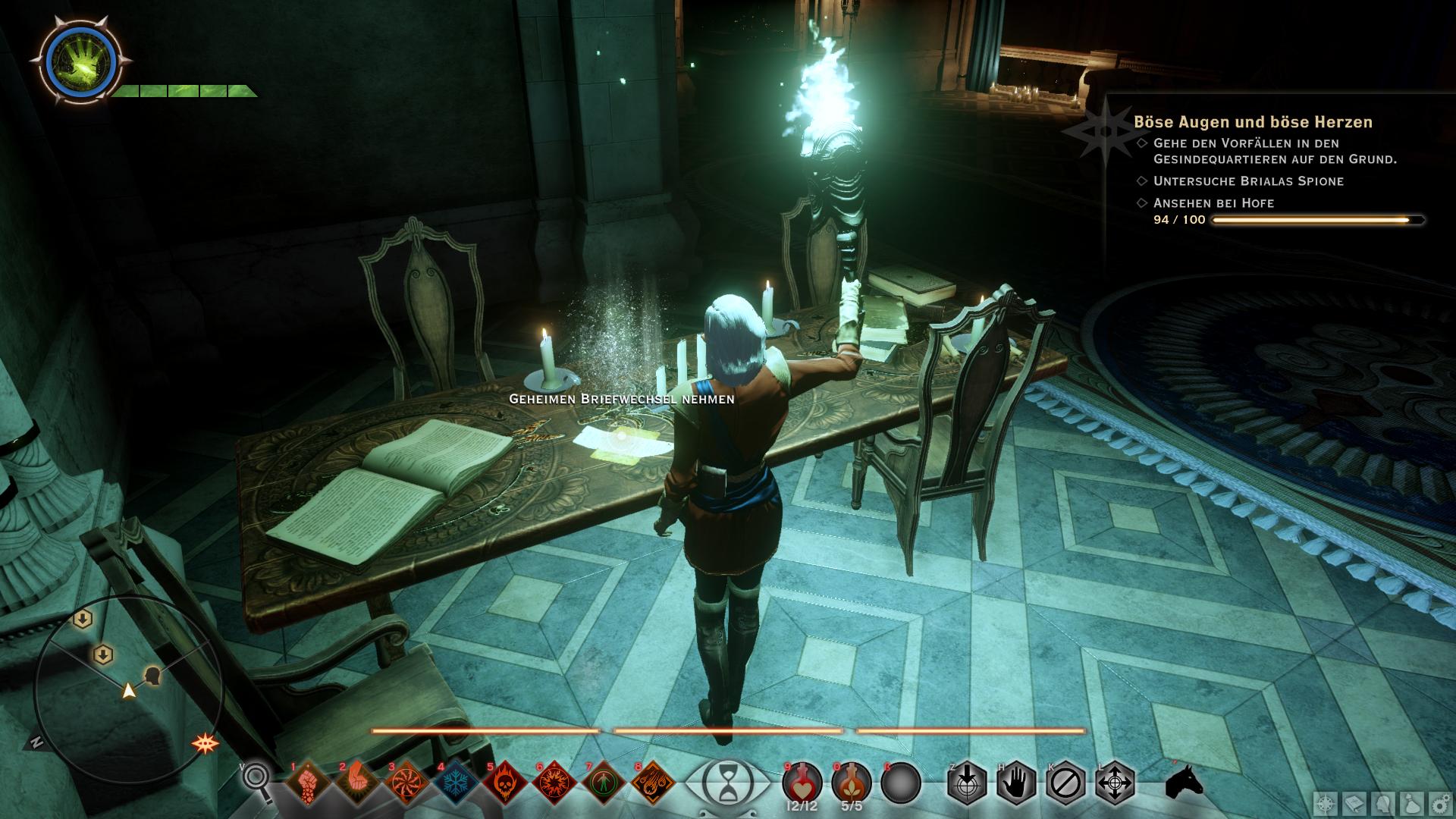Click the circle-slash disengage command
The image size is (1456, 819).
[x=1065, y=782]
